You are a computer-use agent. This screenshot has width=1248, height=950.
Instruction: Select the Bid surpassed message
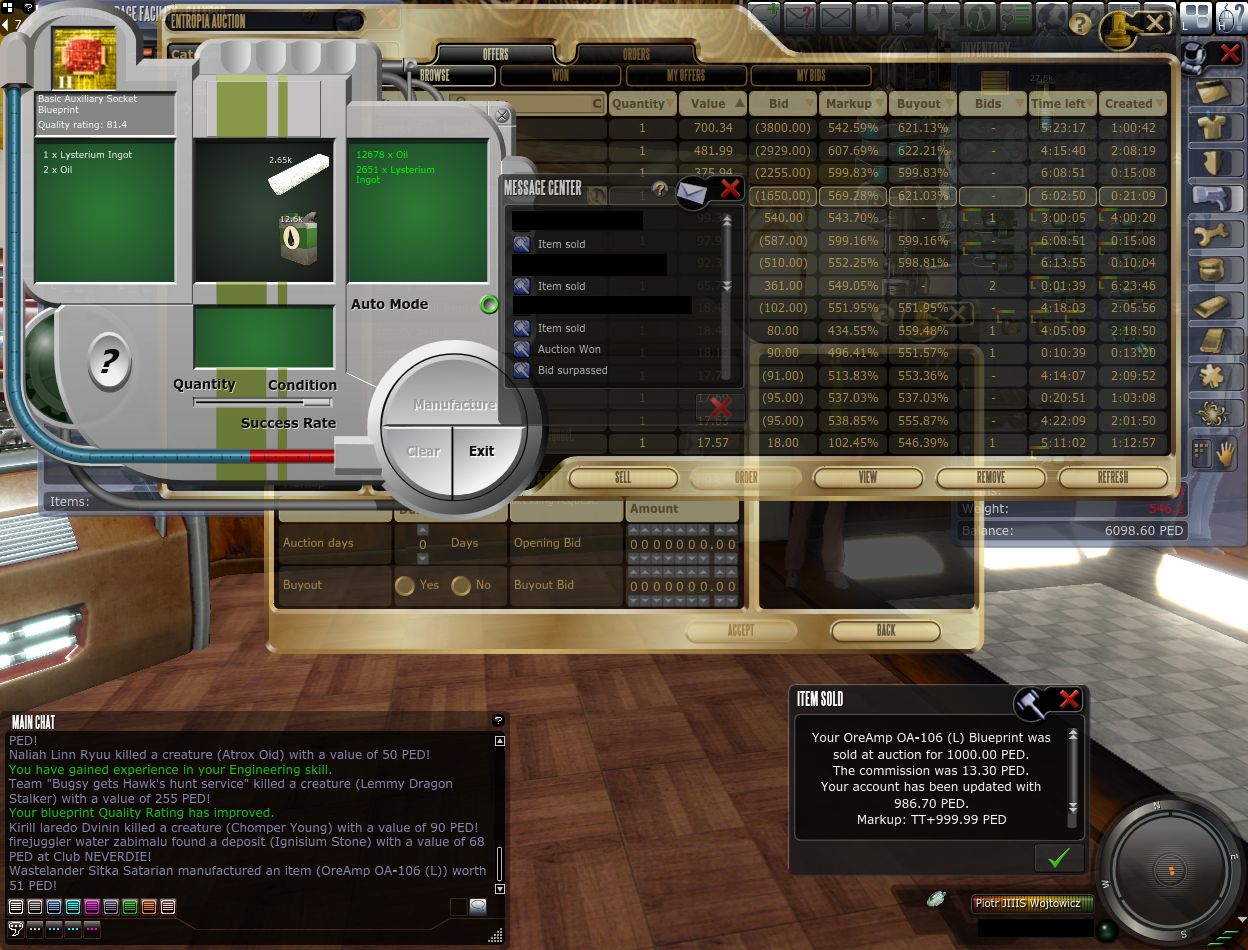572,370
